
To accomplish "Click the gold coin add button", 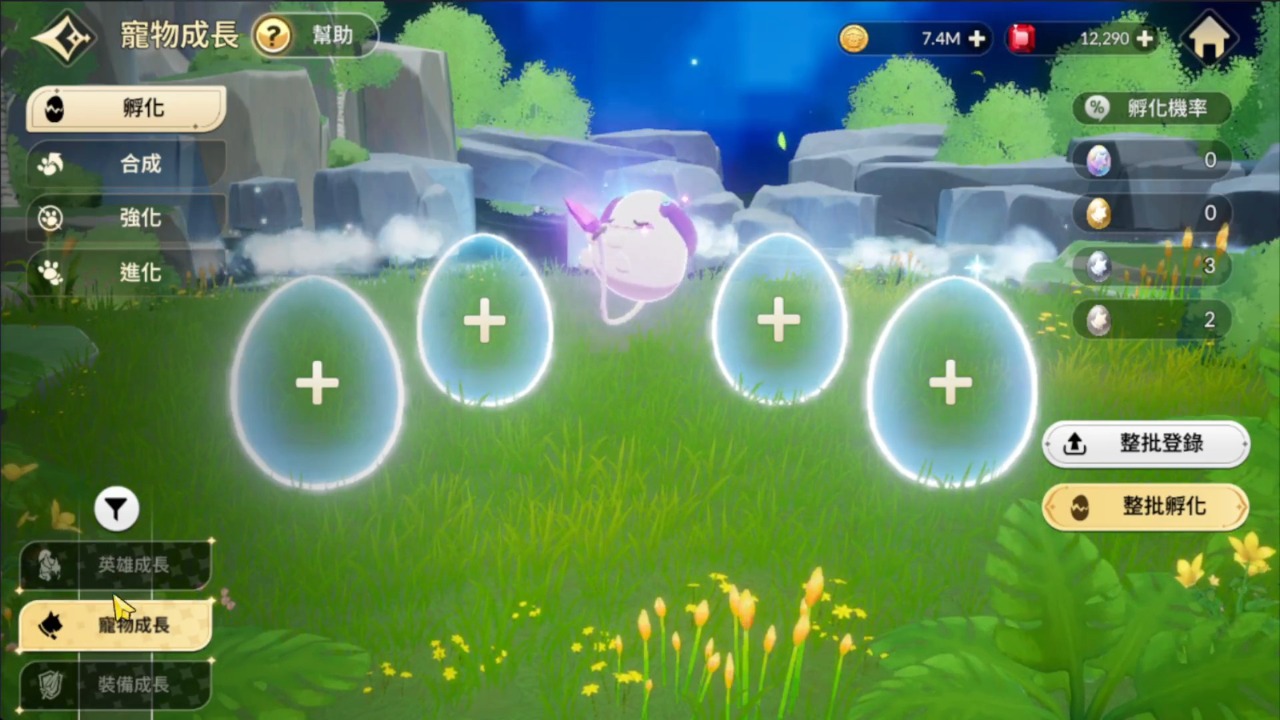I will coord(976,38).
